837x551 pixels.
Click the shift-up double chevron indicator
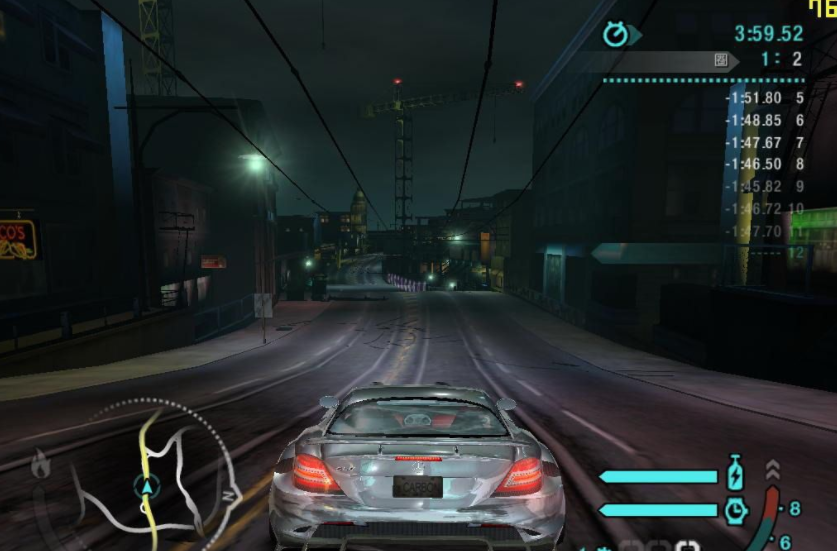(x=772, y=469)
